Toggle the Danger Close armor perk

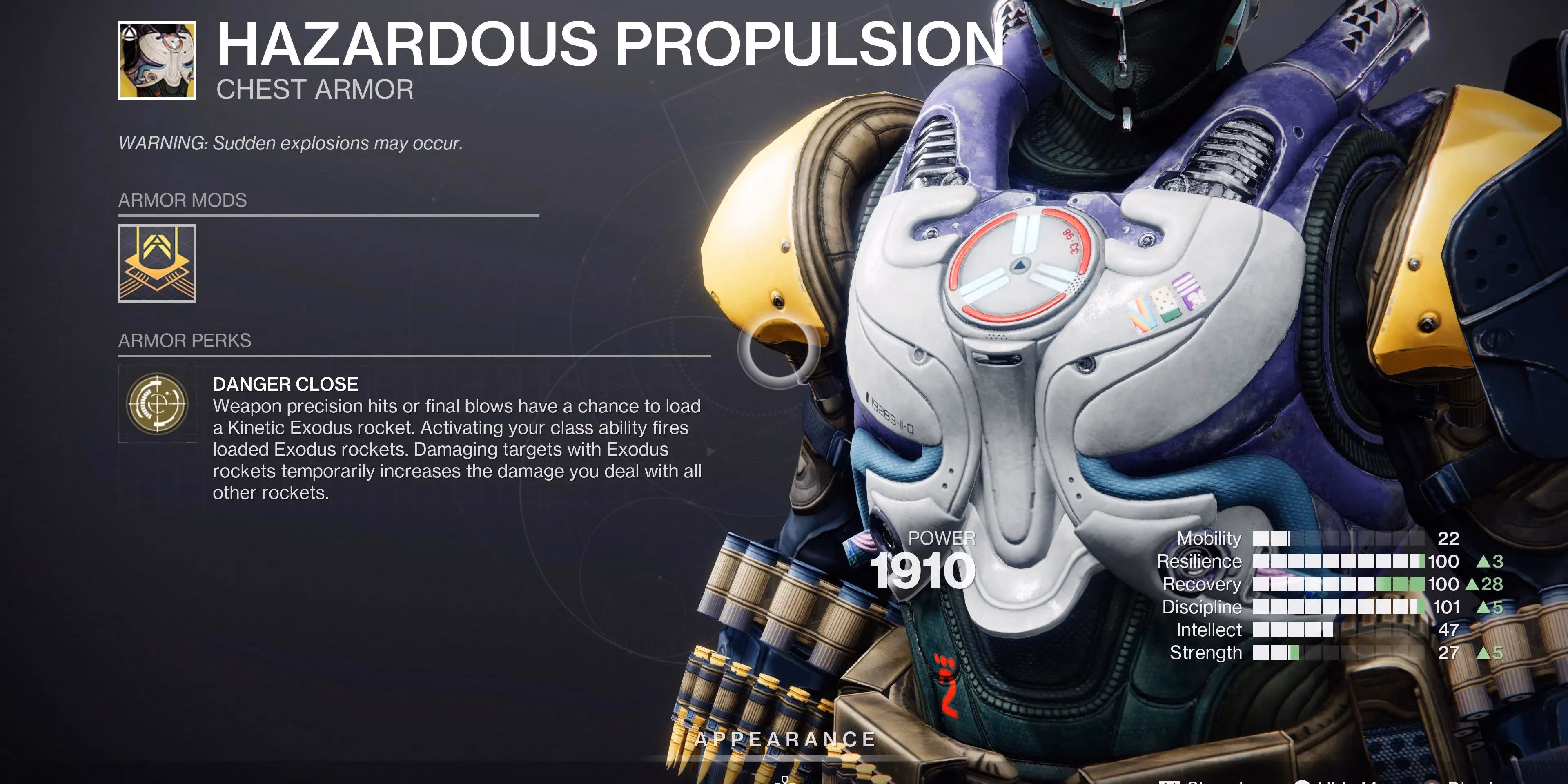tap(157, 403)
